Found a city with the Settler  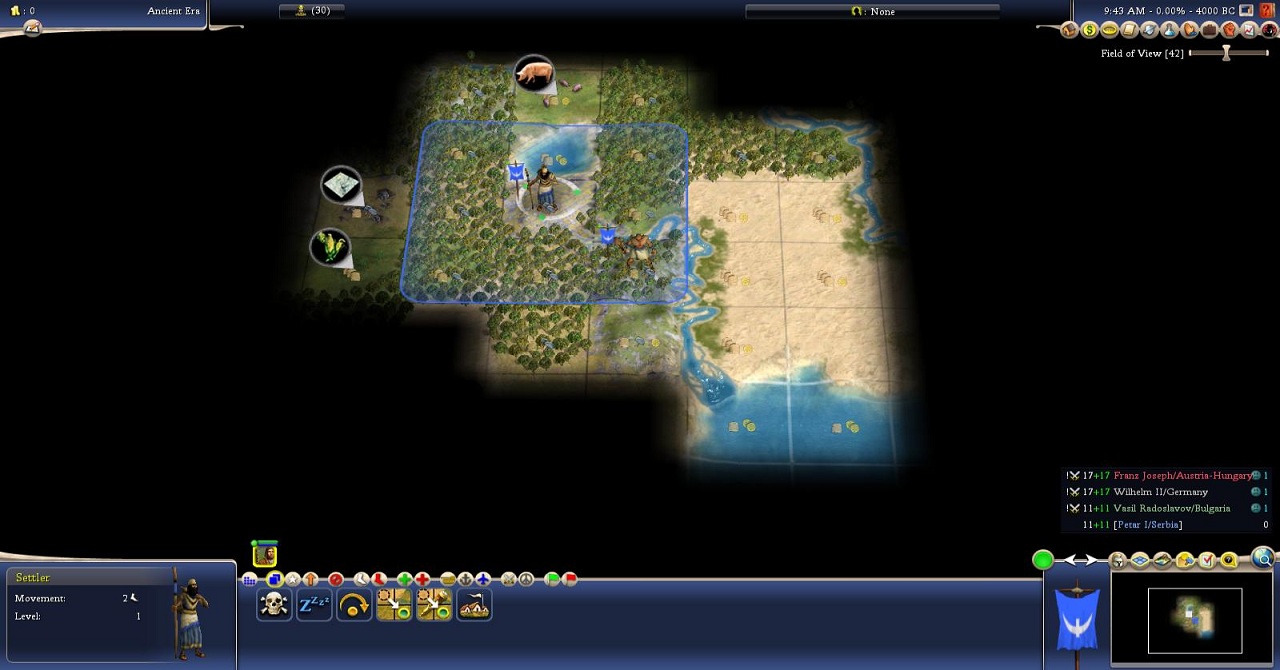474,605
